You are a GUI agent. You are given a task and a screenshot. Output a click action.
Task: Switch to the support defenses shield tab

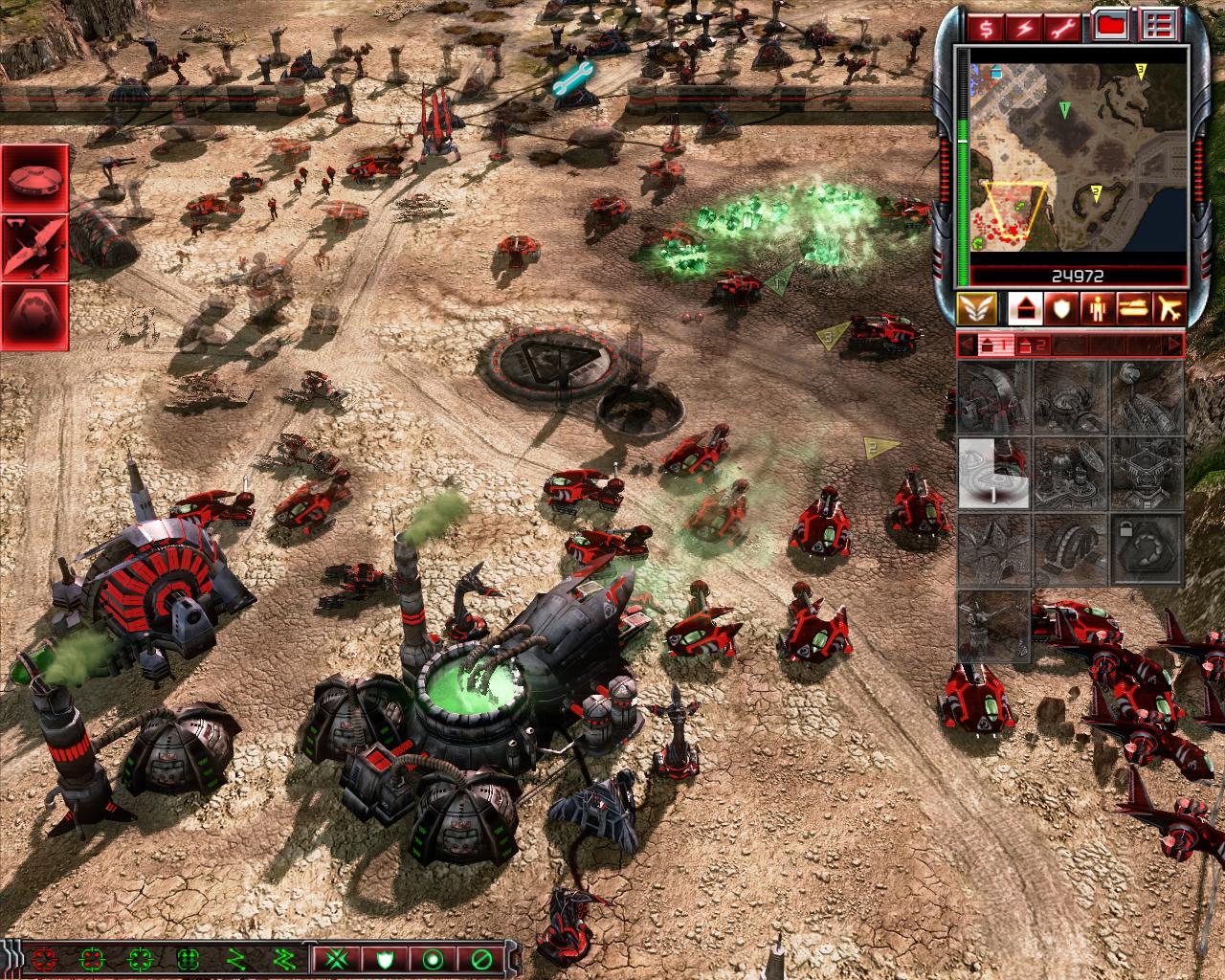(1058, 308)
